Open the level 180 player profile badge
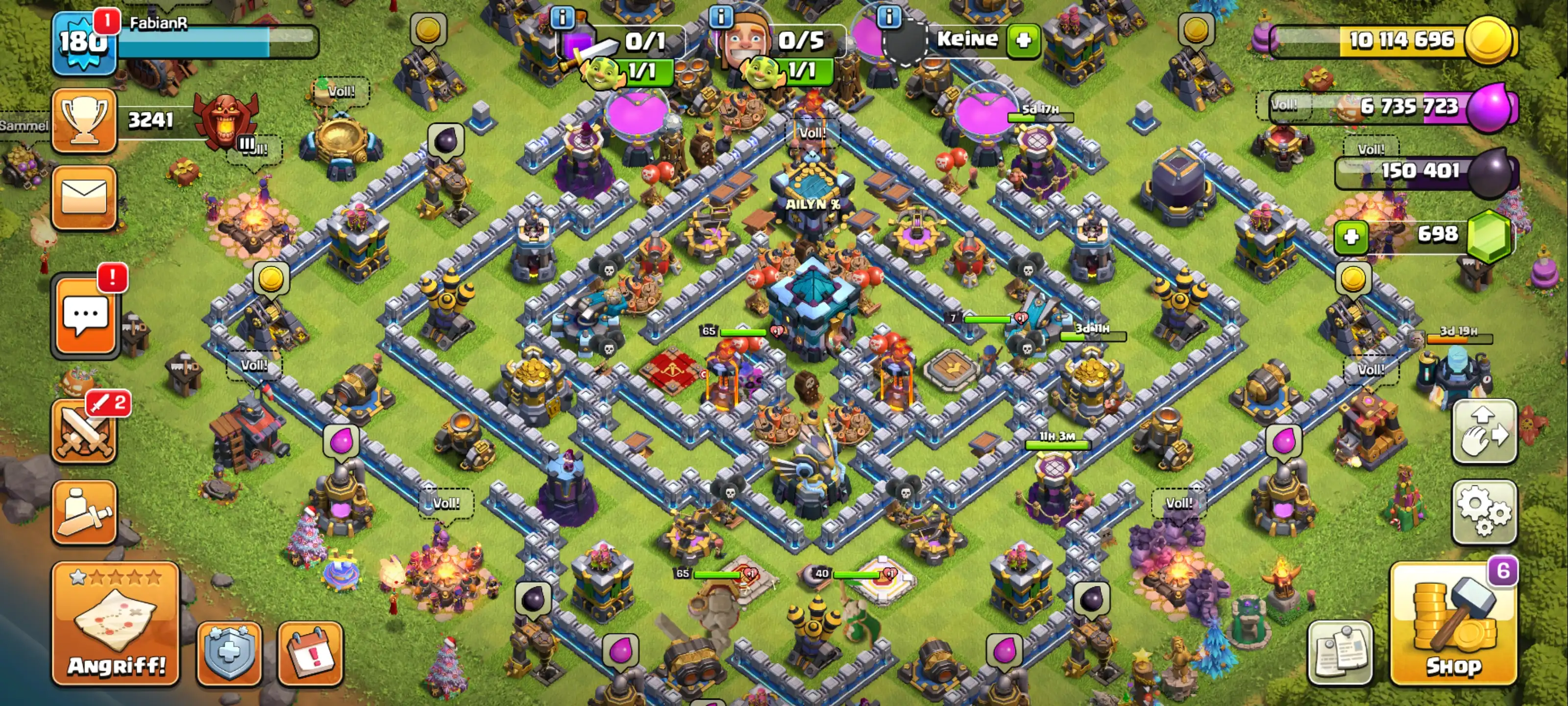Image resolution: width=1568 pixels, height=706 pixels. pyautogui.click(x=83, y=43)
